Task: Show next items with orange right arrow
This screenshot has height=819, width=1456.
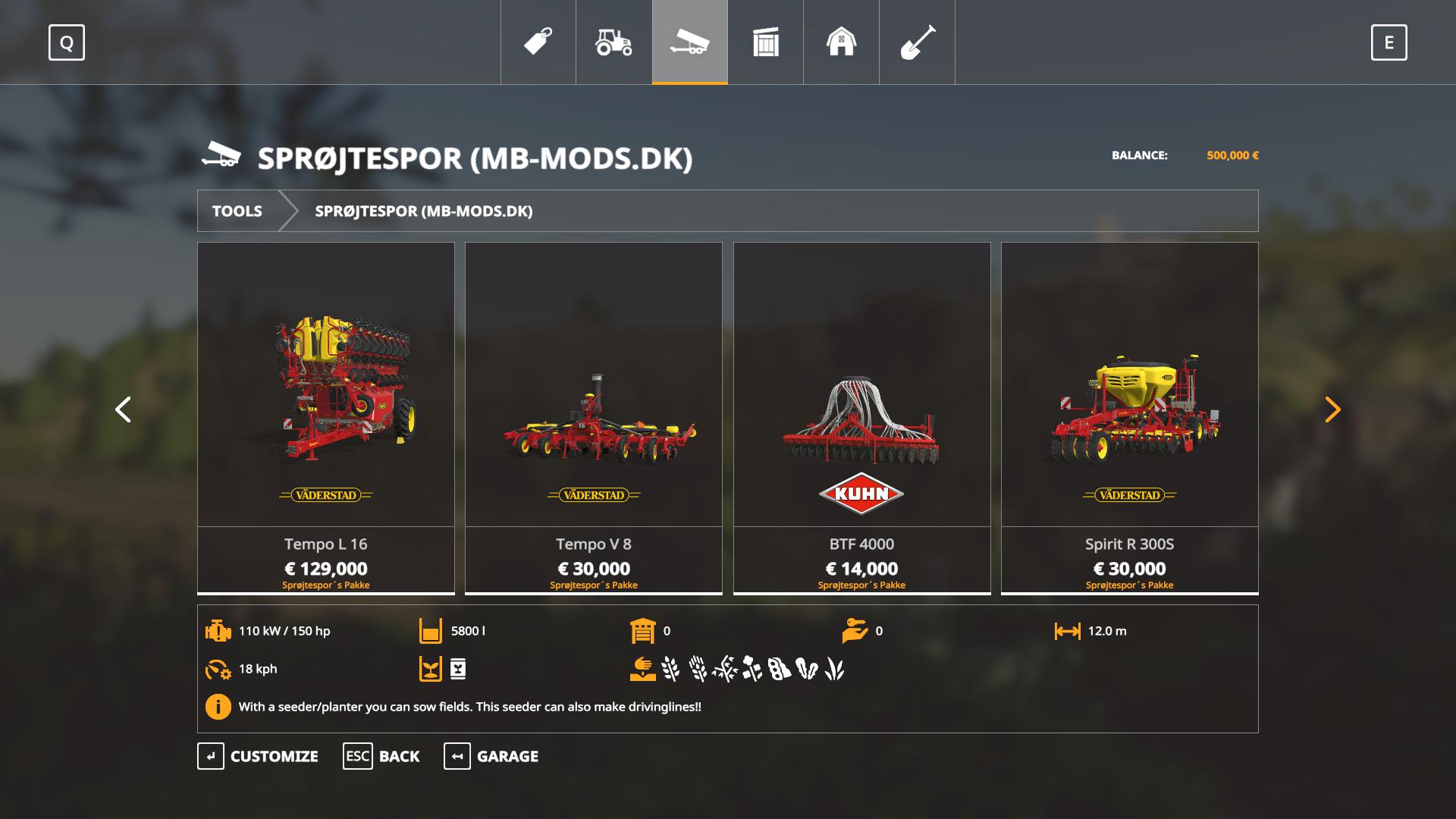Action: click(x=1332, y=409)
